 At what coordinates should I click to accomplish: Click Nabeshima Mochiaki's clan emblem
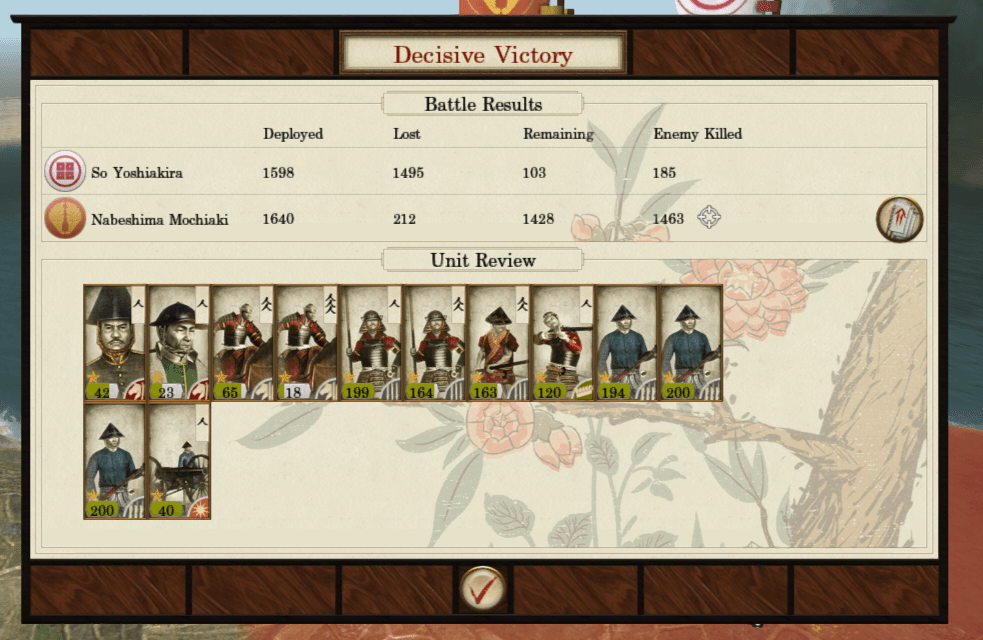65,219
